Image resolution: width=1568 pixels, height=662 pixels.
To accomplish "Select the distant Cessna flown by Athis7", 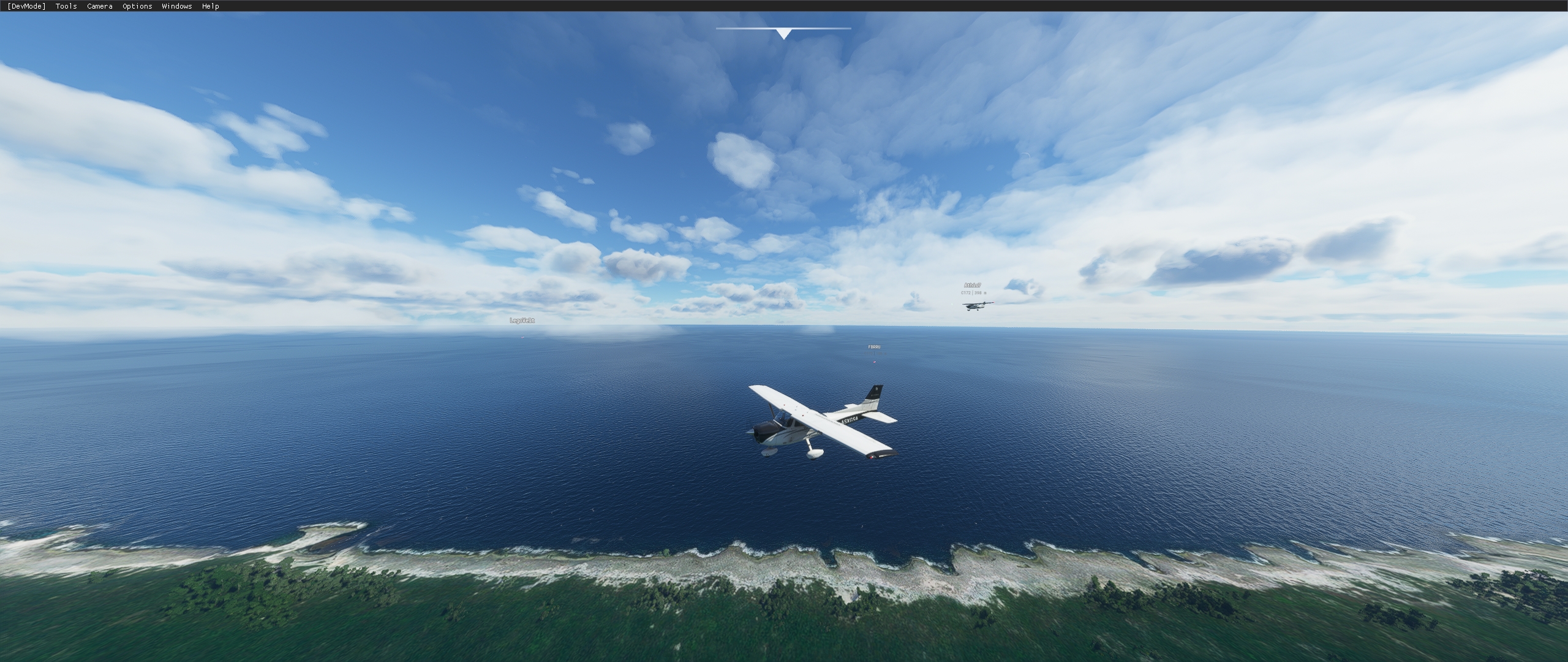I will 975,305.
